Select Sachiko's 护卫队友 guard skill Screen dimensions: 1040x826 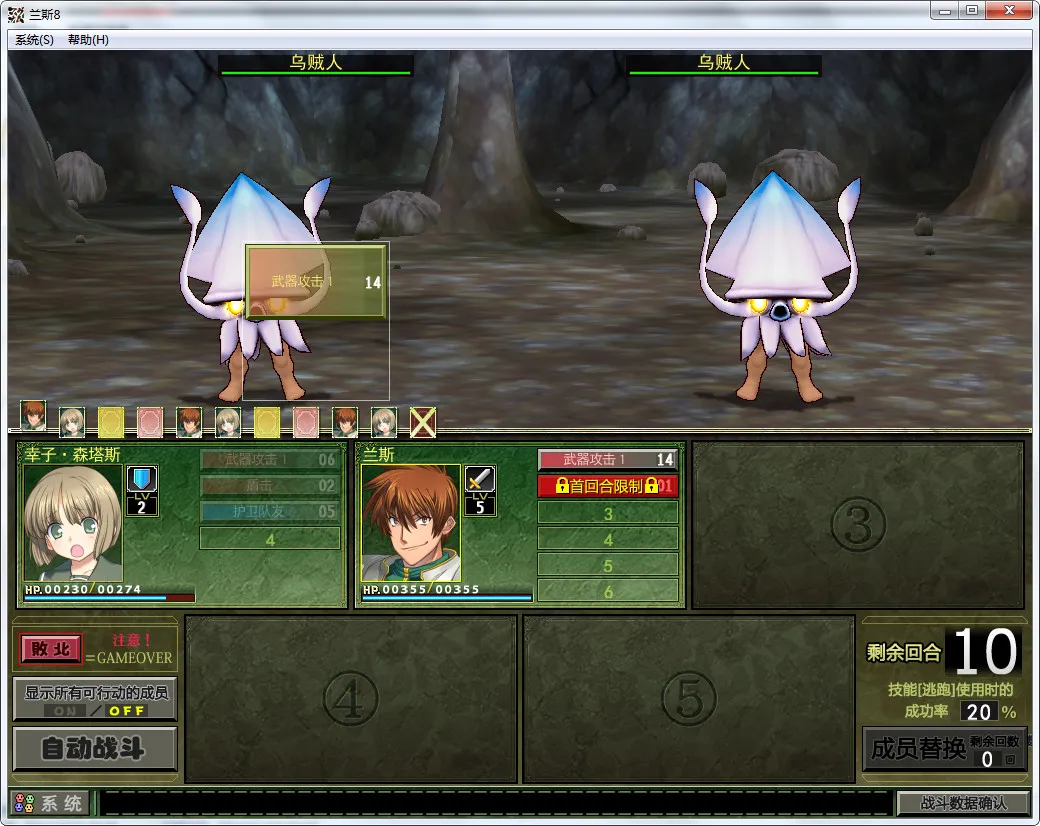(x=269, y=512)
